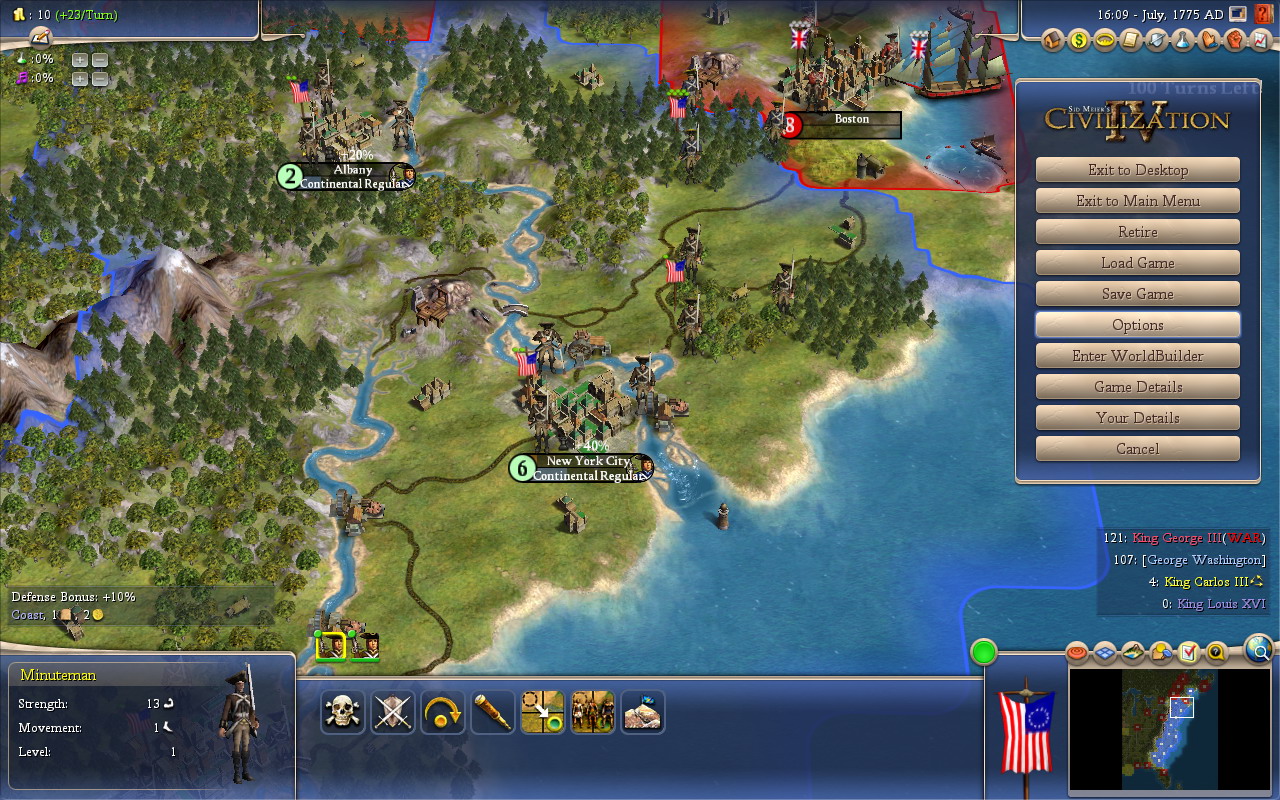Image resolution: width=1280 pixels, height=800 pixels.
Task: Enter WorldBuilder mode
Action: [x=1137, y=356]
